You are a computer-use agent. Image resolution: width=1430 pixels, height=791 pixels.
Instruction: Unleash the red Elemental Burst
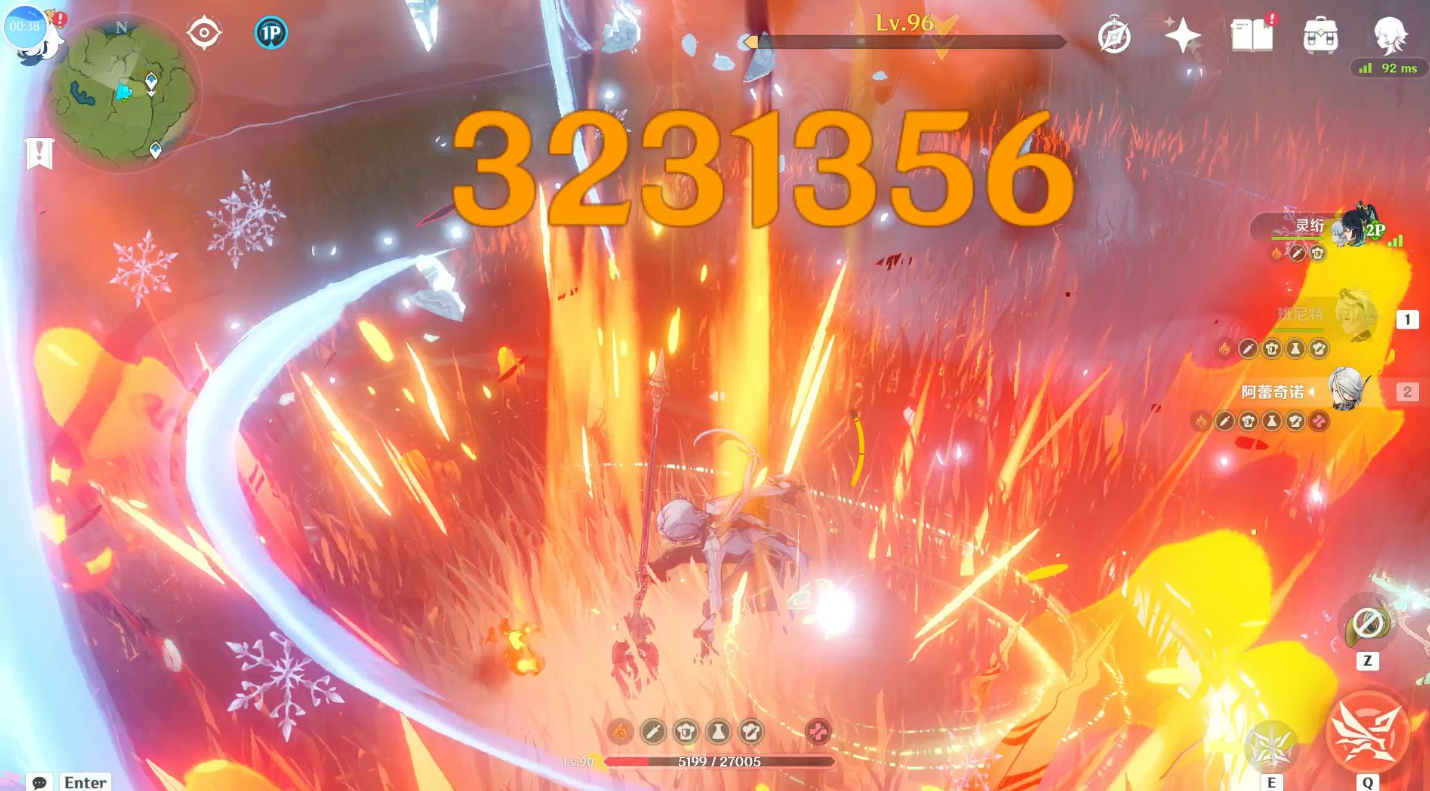(x=1367, y=731)
